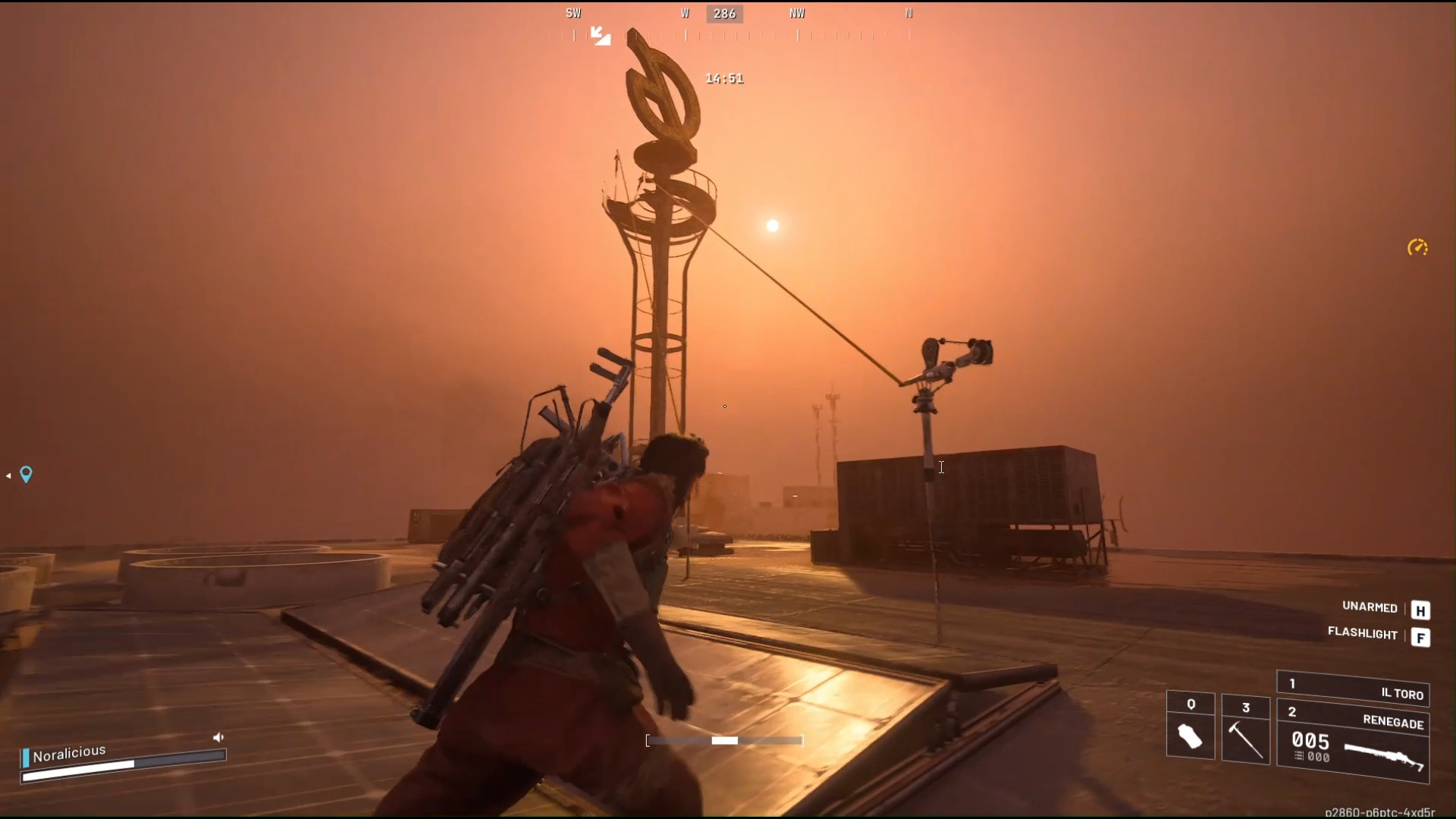
Task: Click the speaker icon above Noralicious nameplate
Action: [x=218, y=736]
